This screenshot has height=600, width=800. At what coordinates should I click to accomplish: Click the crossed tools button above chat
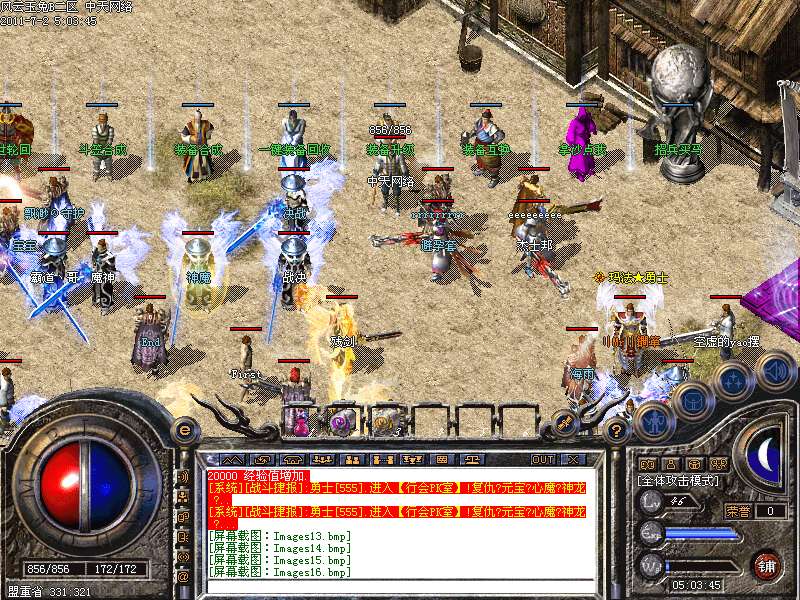point(563,423)
